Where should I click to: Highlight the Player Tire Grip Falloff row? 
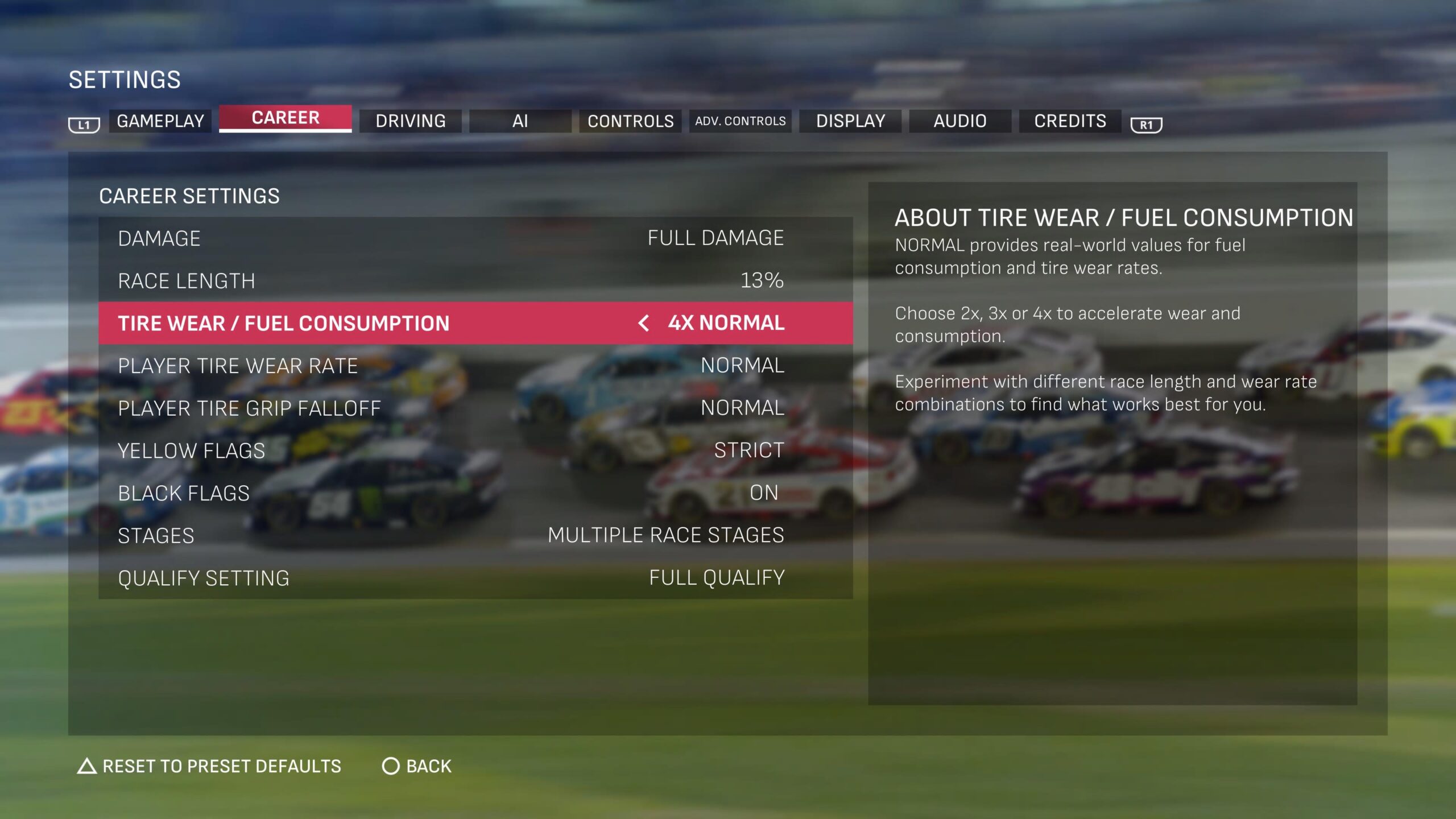point(475,408)
